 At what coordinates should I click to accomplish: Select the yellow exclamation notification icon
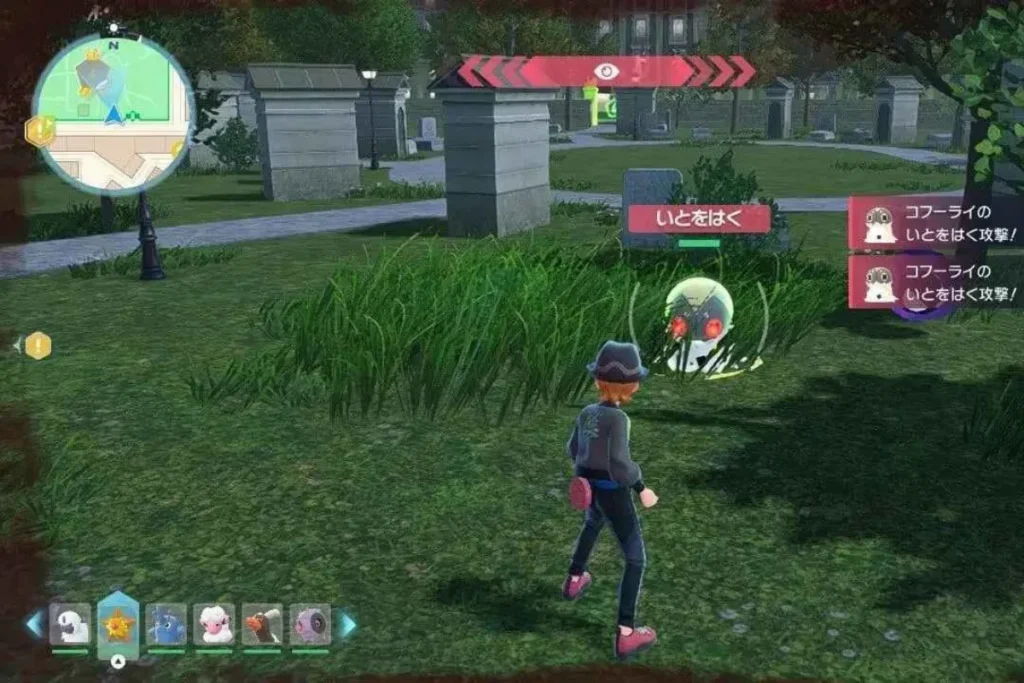click(37, 346)
